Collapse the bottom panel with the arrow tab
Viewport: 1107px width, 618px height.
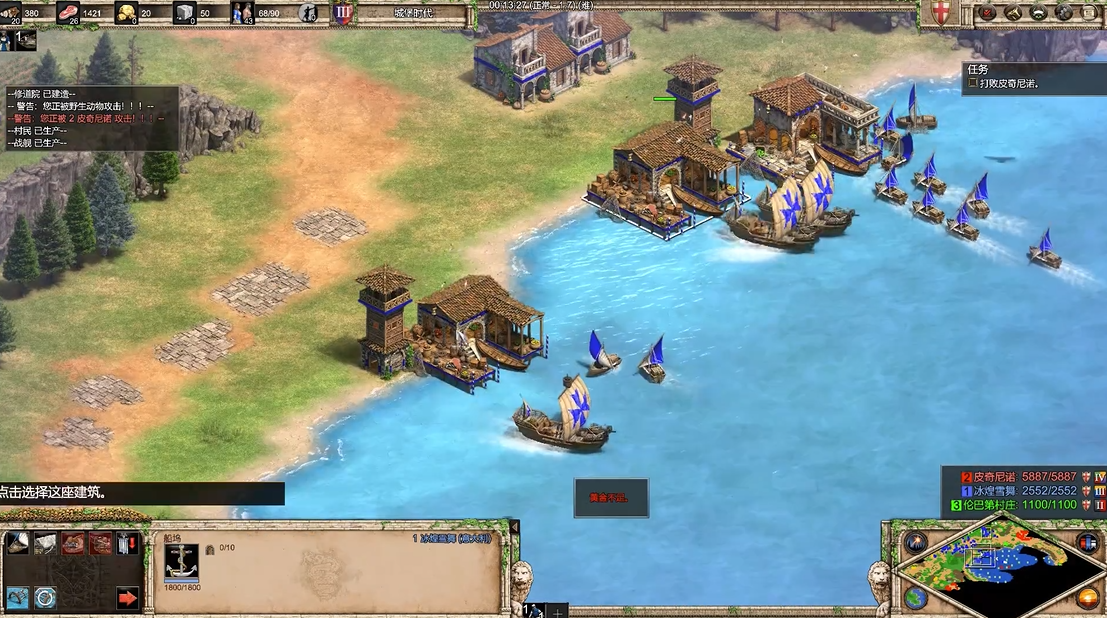coord(515,527)
